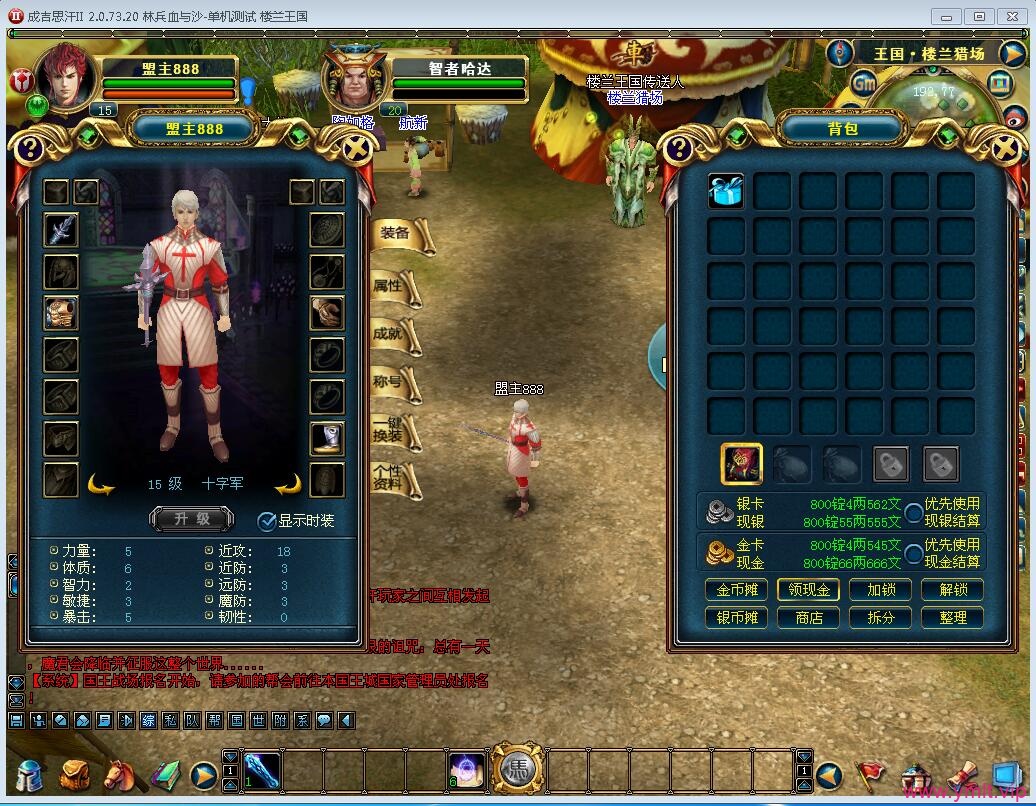Sort the bag with 整理
Viewport: 1036px width, 806px height.
pos(952,617)
